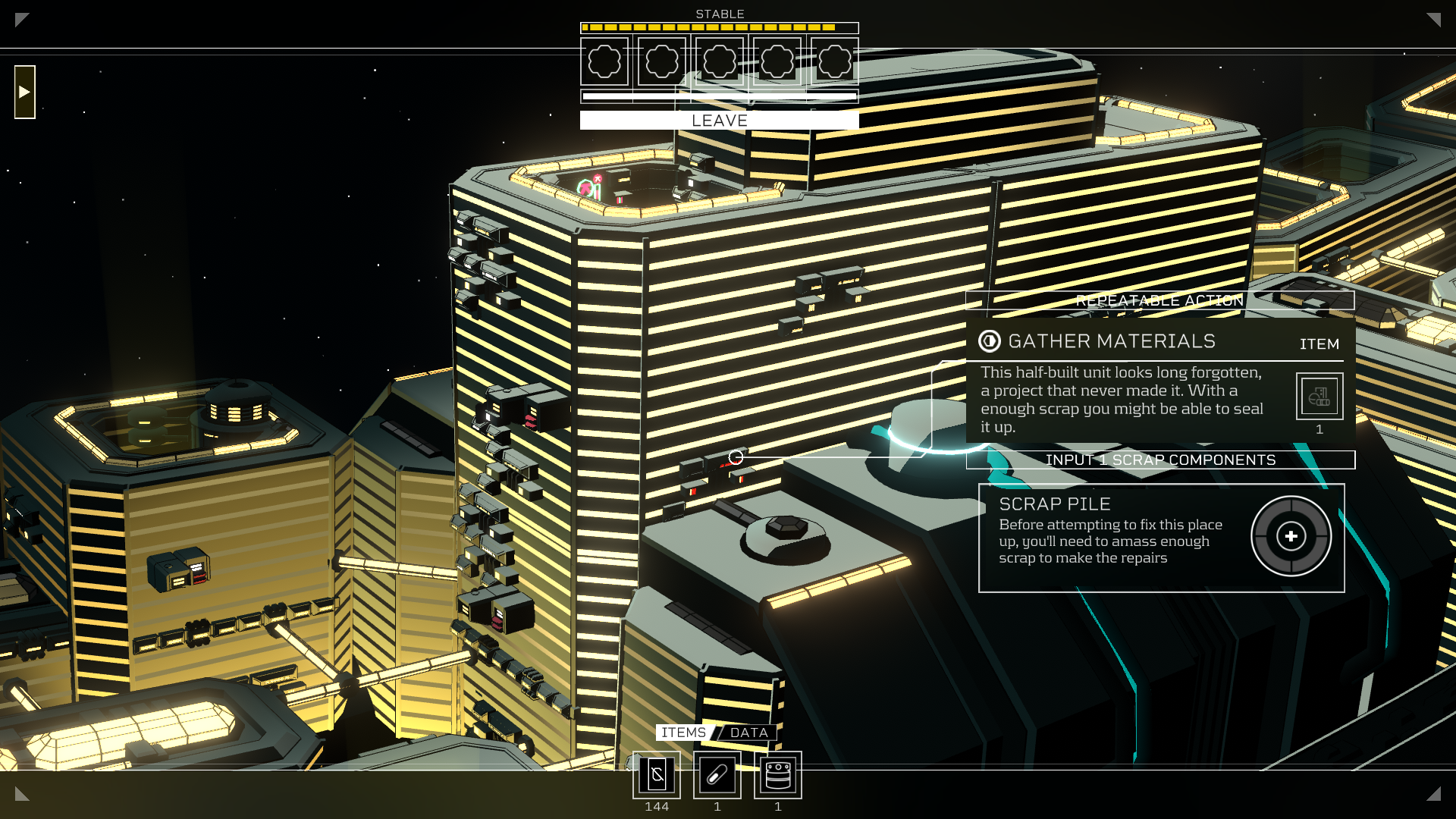
Task: Select the canister item in the inventory
Action: [x=778, y=775]
